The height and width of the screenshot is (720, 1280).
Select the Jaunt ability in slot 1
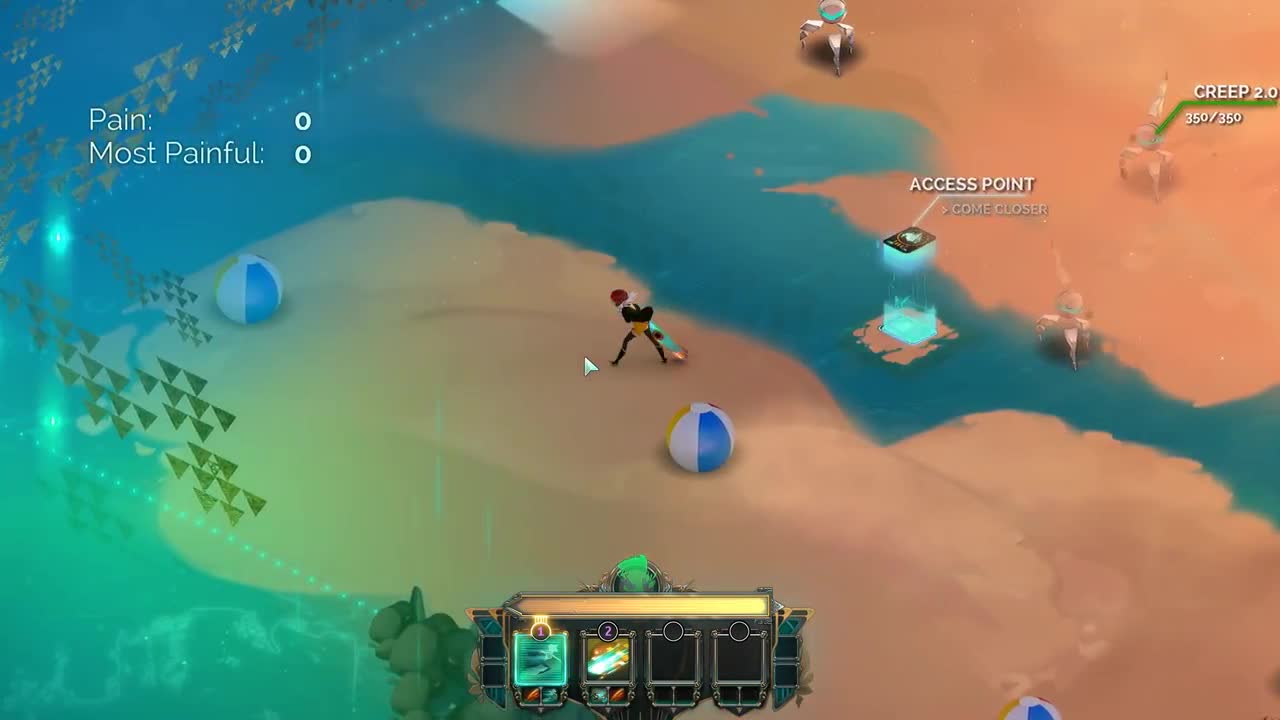click(541, 659)
